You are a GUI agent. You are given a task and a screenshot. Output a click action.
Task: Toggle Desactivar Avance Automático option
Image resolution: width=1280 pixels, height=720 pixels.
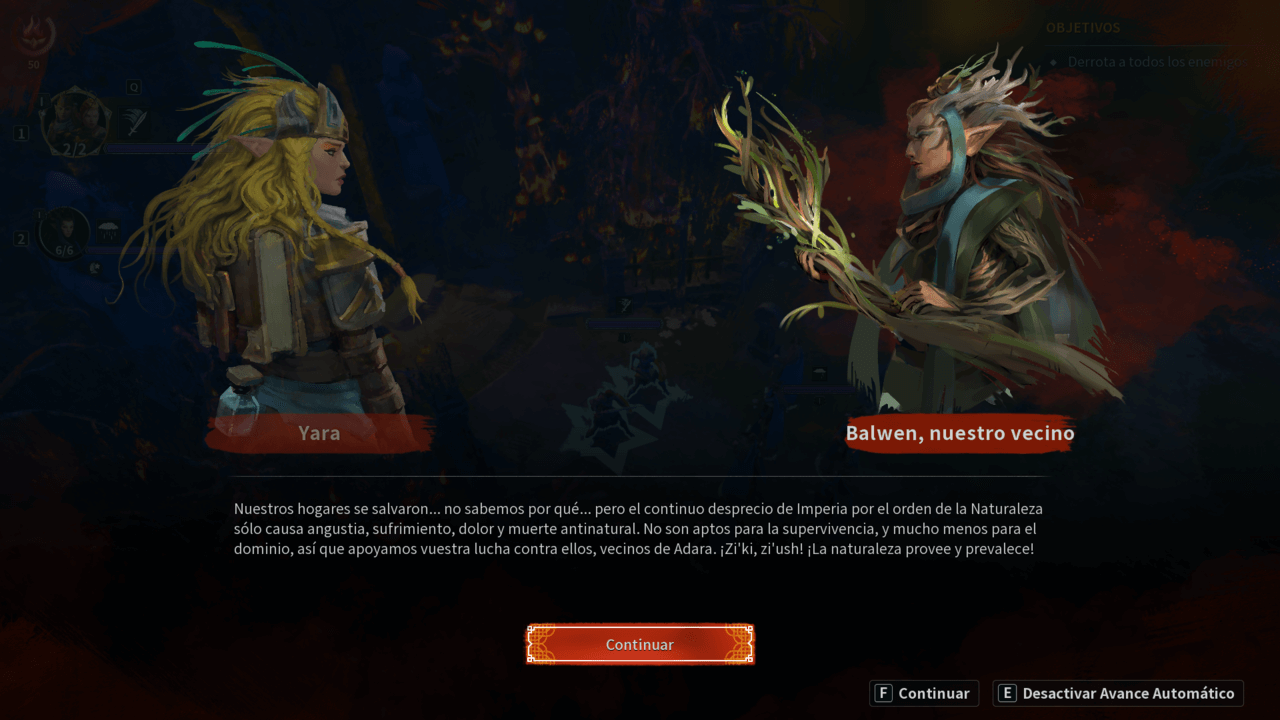[1118, 693]
